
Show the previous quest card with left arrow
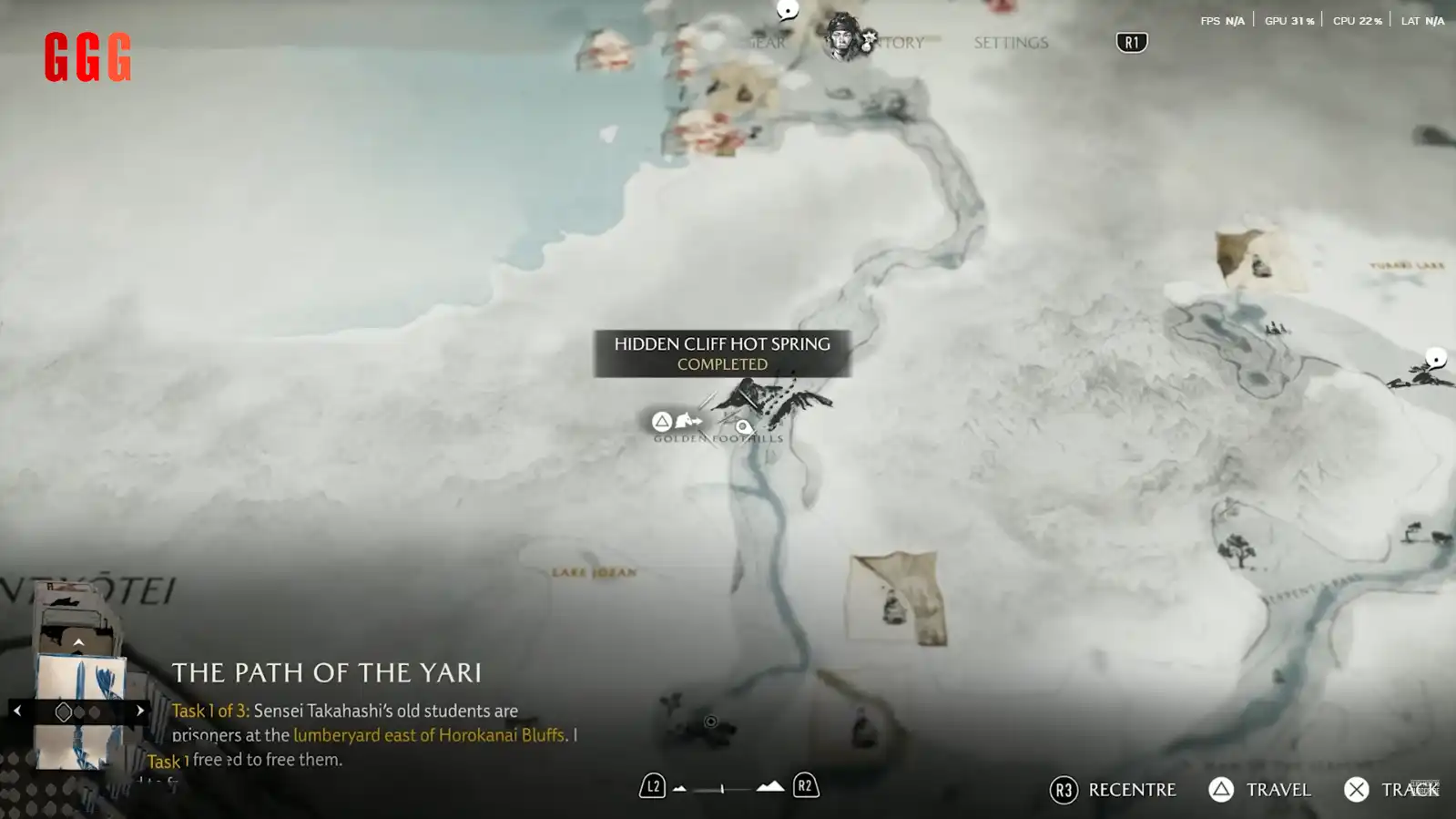17,711
